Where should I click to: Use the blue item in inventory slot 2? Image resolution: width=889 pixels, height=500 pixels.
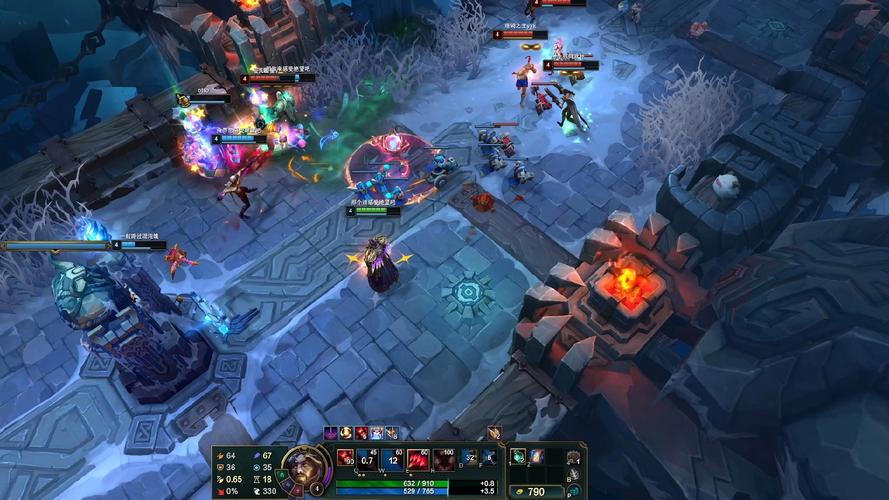click(x=535, y=456)
